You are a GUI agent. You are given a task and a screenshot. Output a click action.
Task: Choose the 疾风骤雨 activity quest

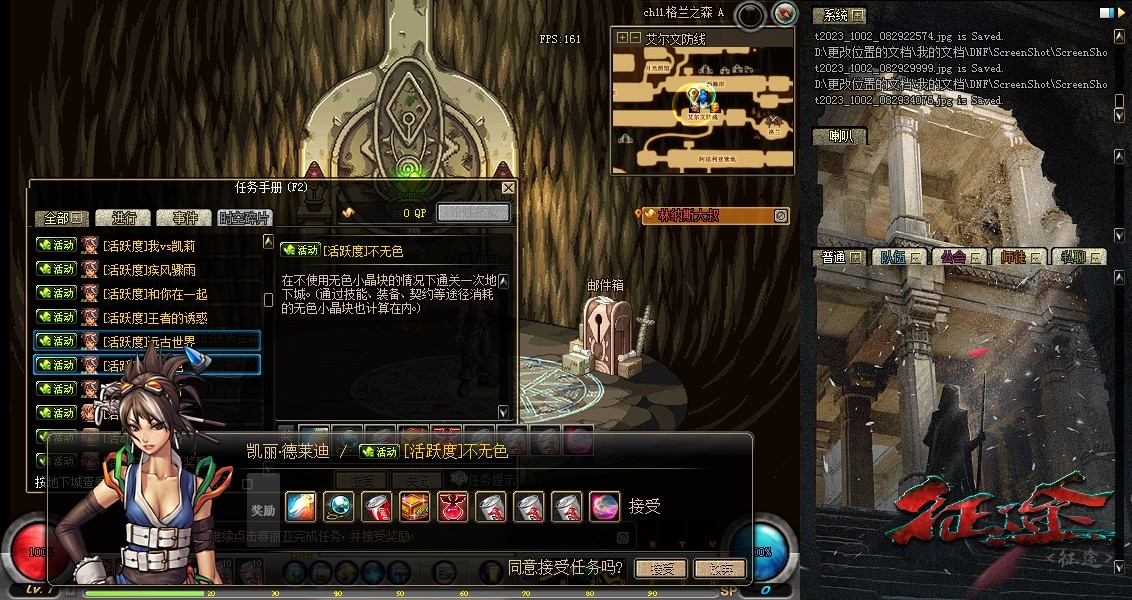(x=148, y=270)
